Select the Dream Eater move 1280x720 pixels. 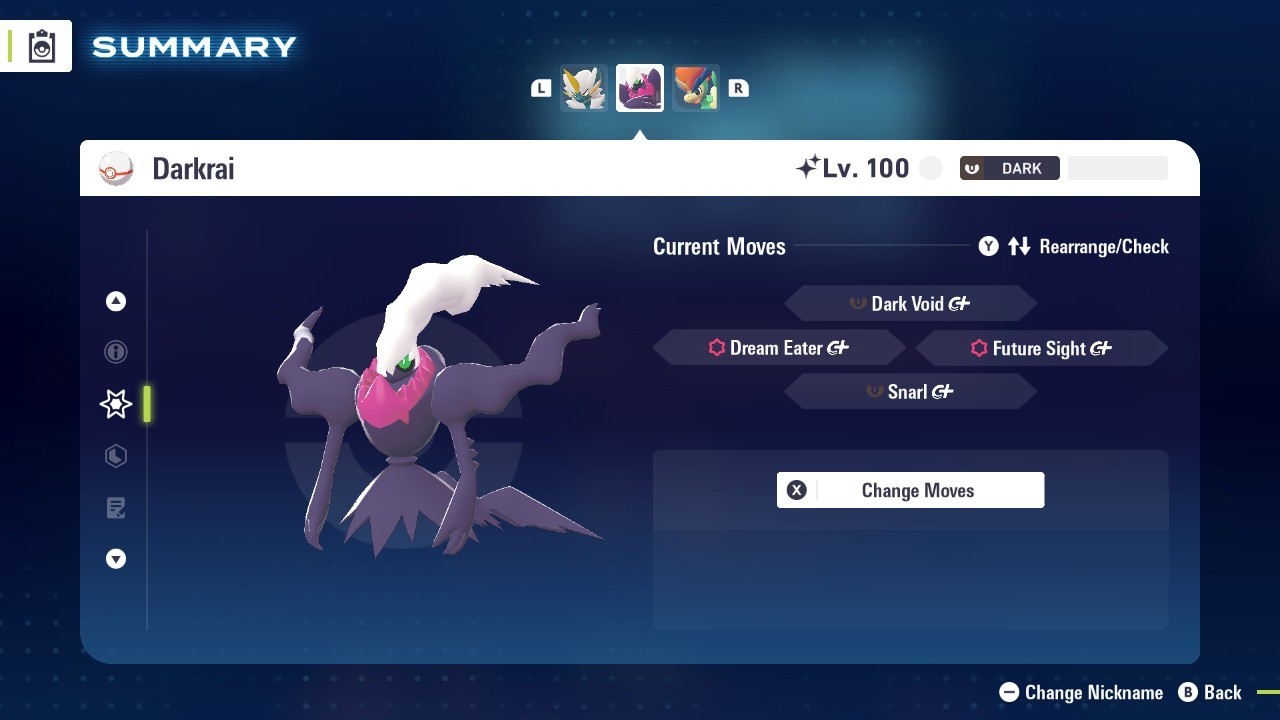779,348
